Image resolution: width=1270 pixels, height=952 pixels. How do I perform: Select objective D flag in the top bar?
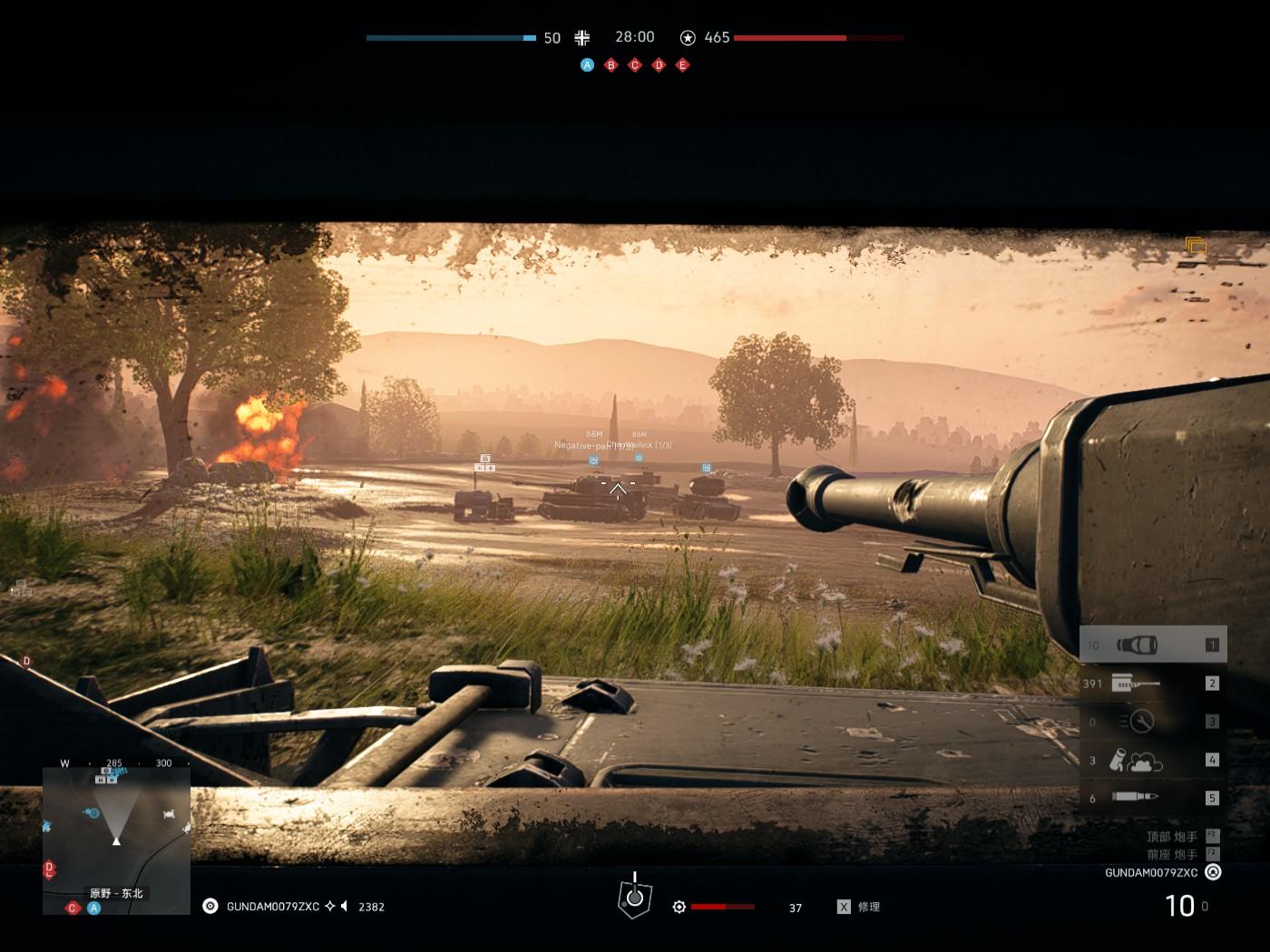tap(659, 65)
